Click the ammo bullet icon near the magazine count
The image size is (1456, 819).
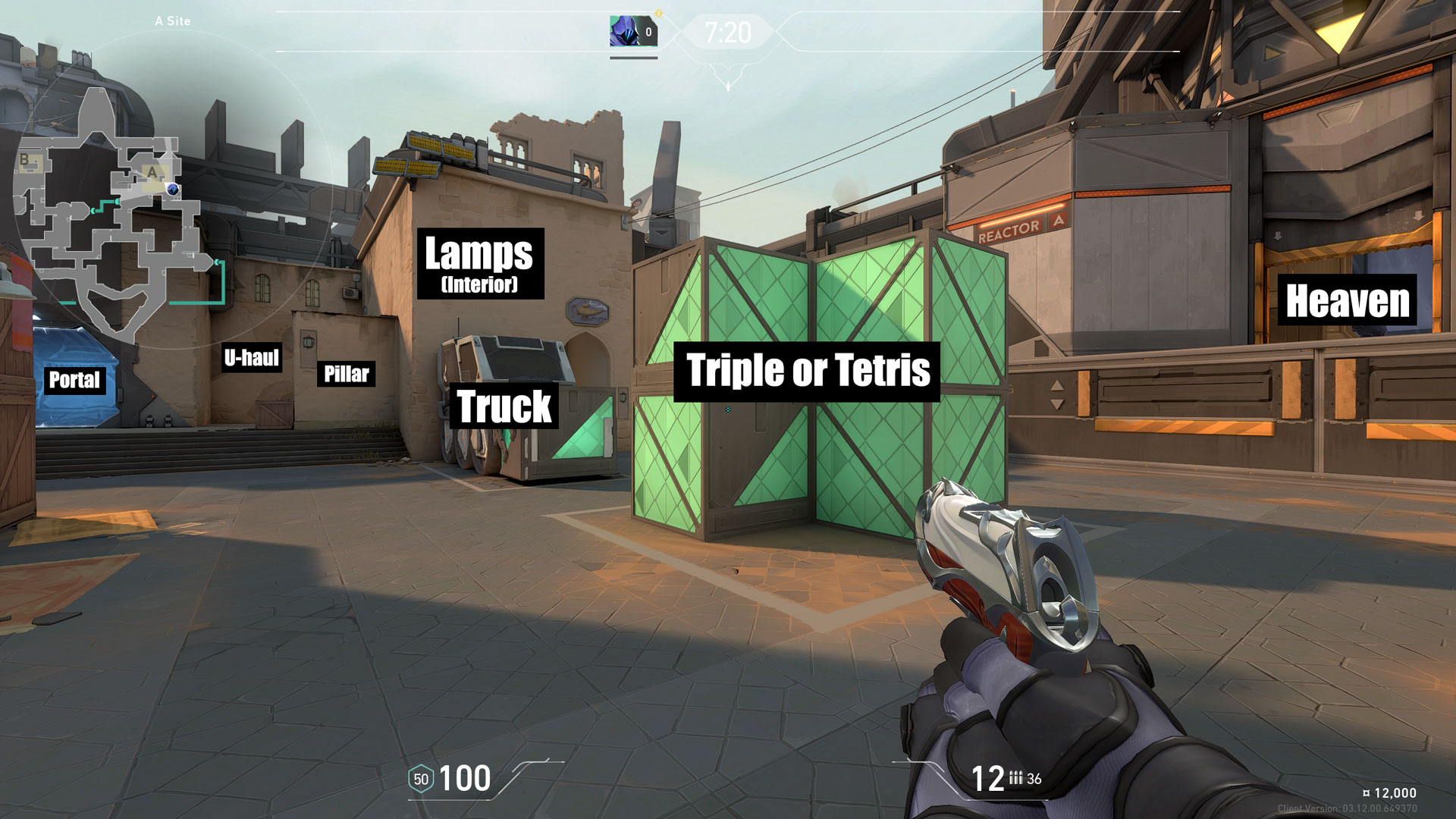click(x=1017, y=778)
